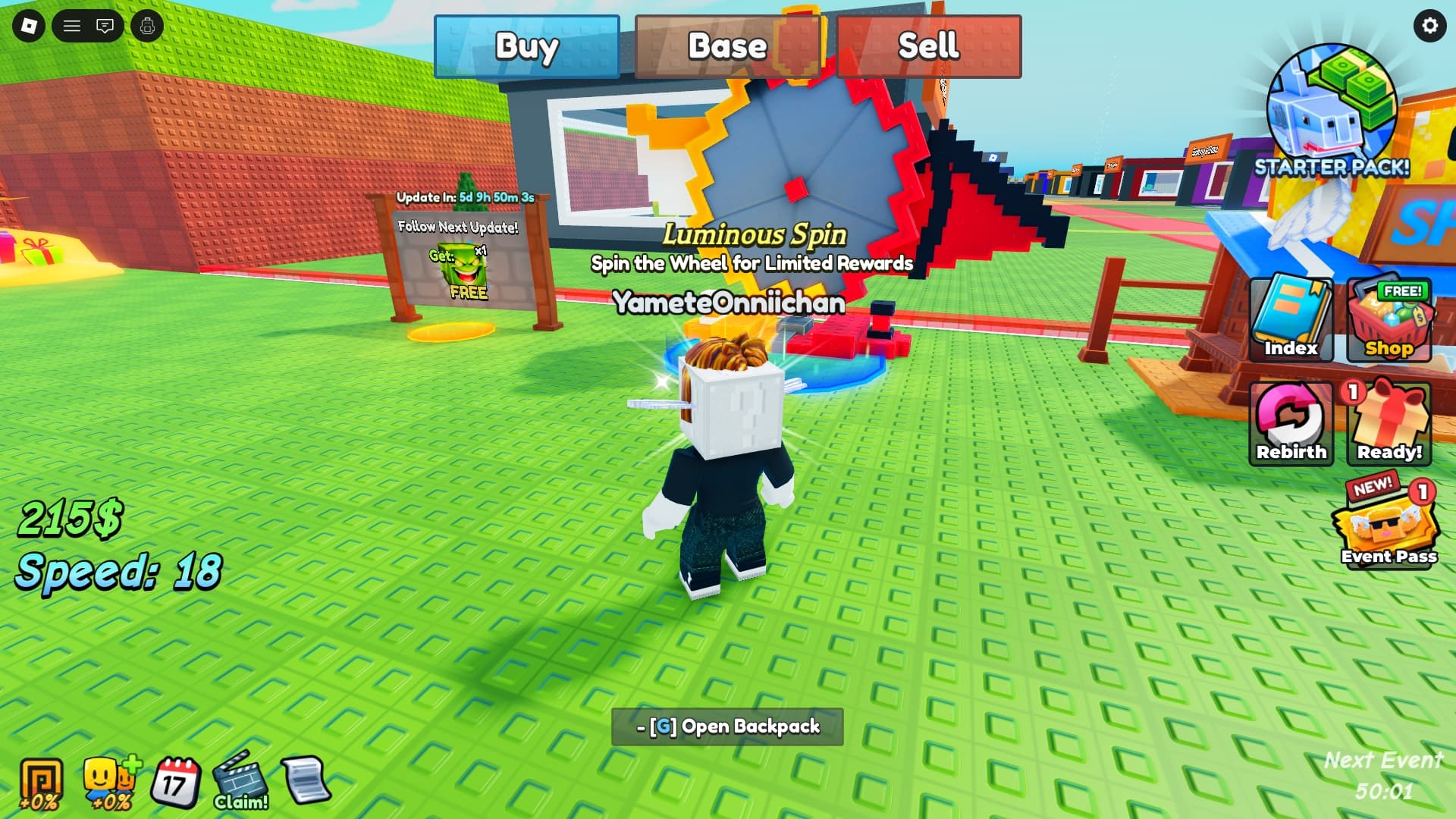
Task: Select the Rebirth icon
Action: pyautogui.click(x=1290, y=422)
